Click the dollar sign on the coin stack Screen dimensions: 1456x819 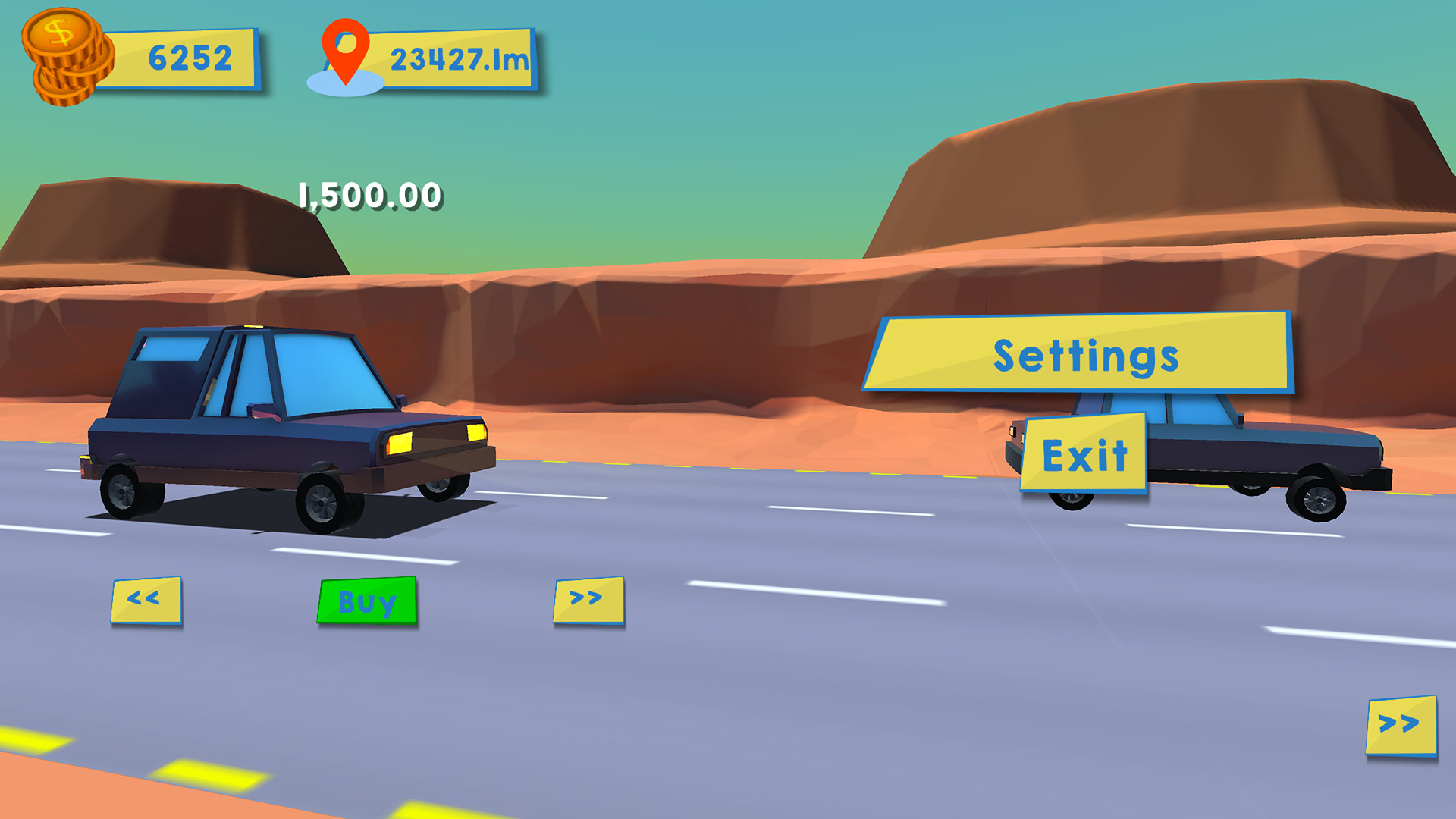(59, 32)
